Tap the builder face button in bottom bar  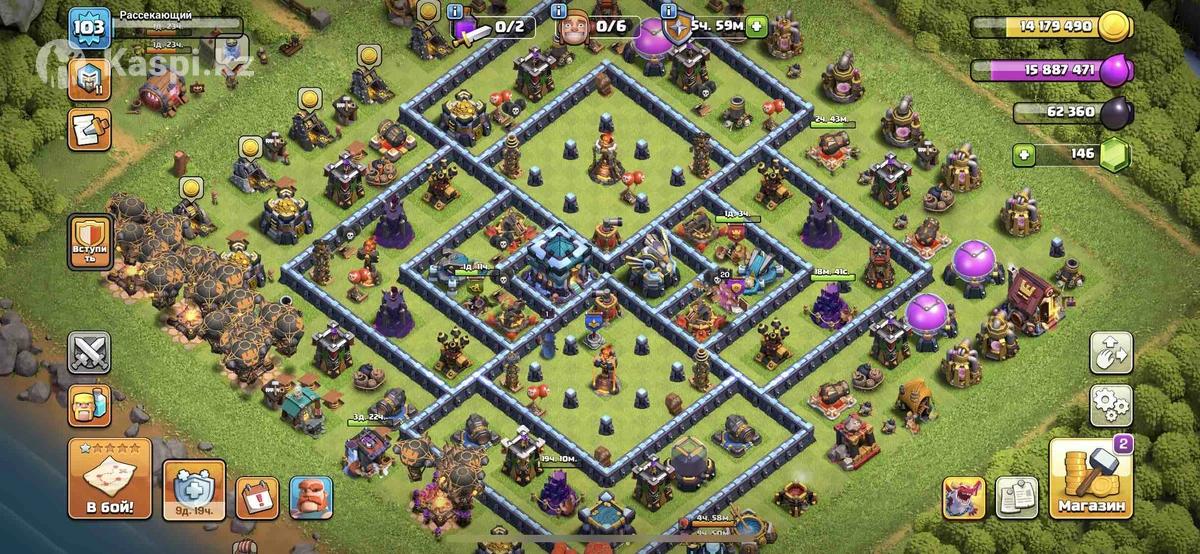(310, 497)
